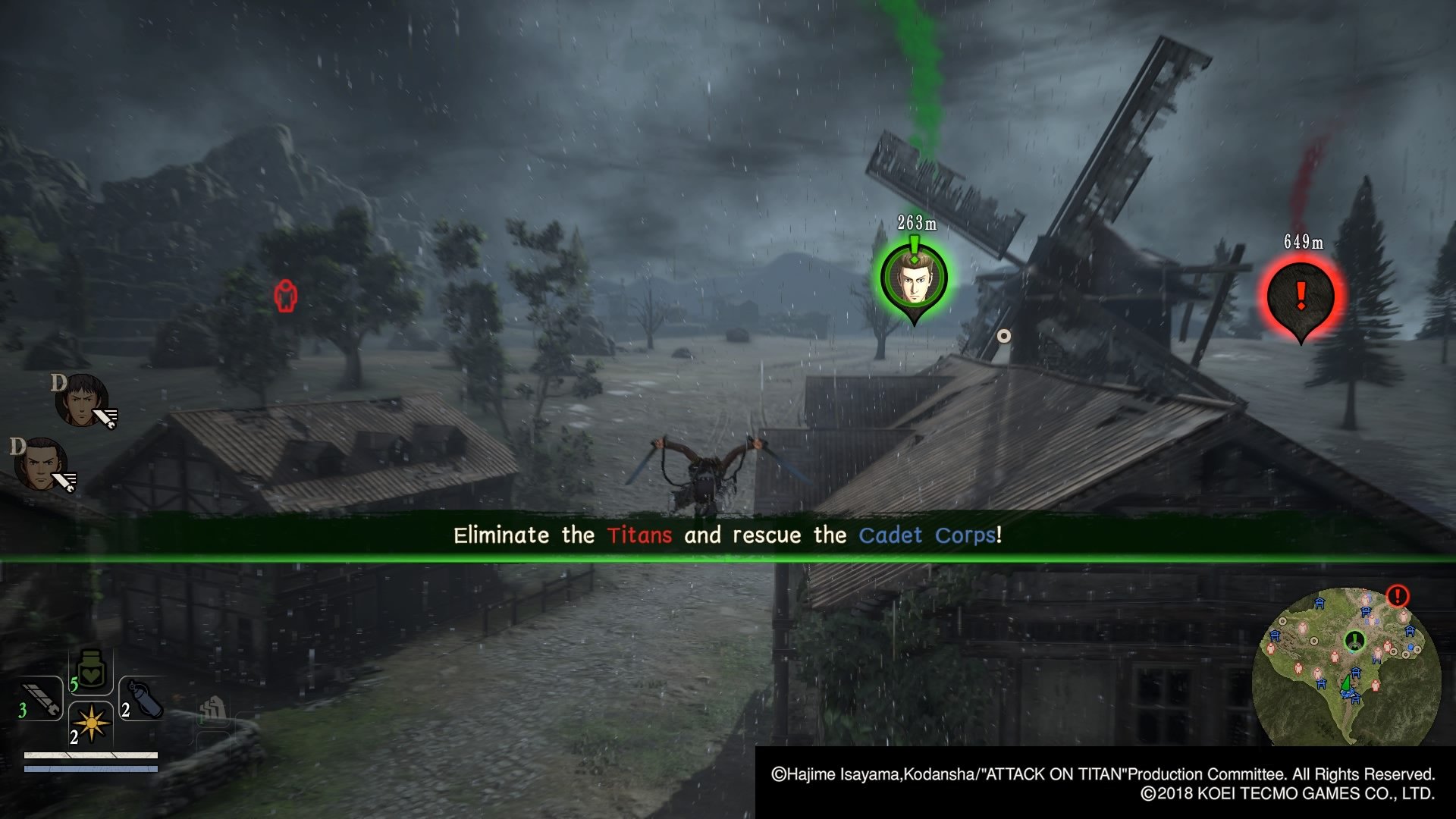Click a blue base house icon on the minimap
Image resolution: width=1456 pixels, height=819 pixels.
click(x=1319, y=601)
